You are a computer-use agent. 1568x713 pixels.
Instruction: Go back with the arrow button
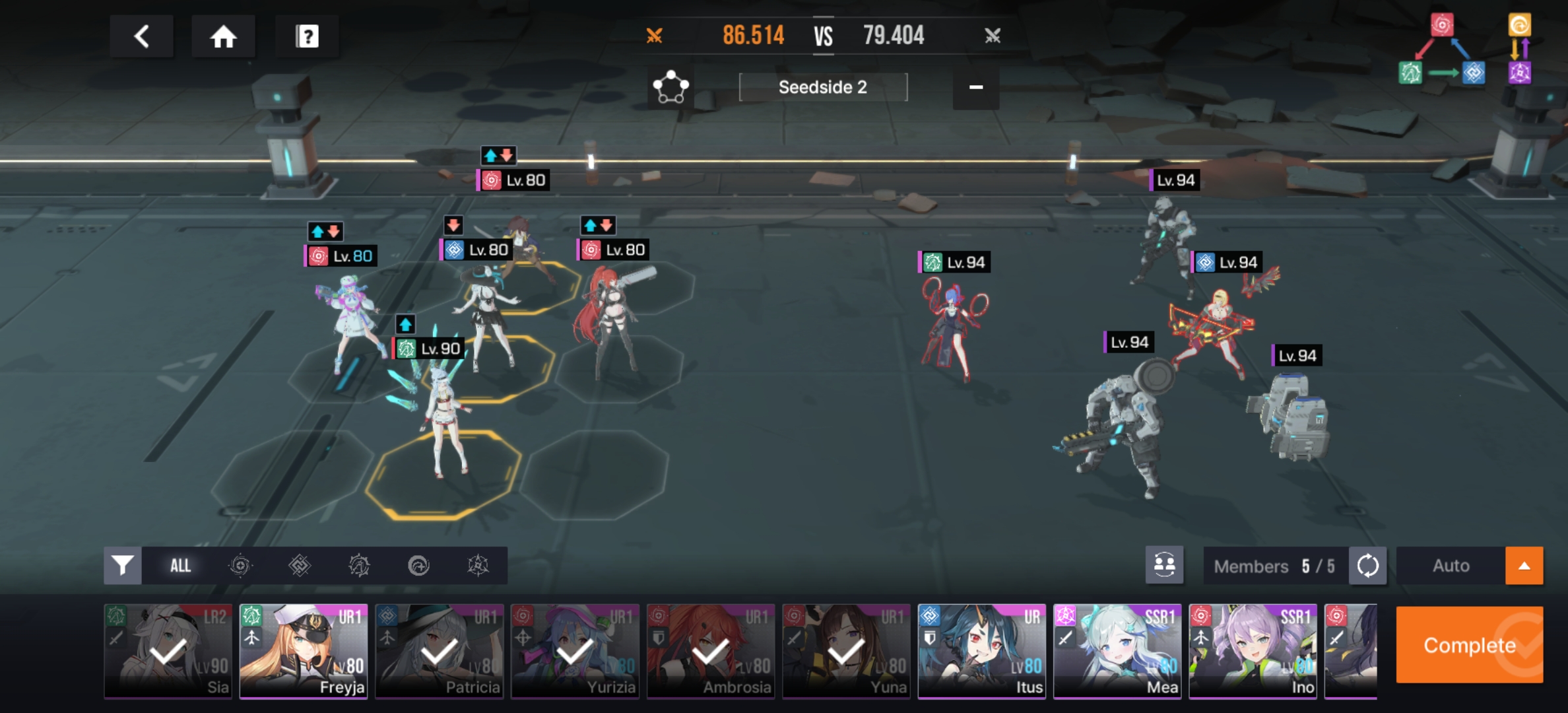141,36
